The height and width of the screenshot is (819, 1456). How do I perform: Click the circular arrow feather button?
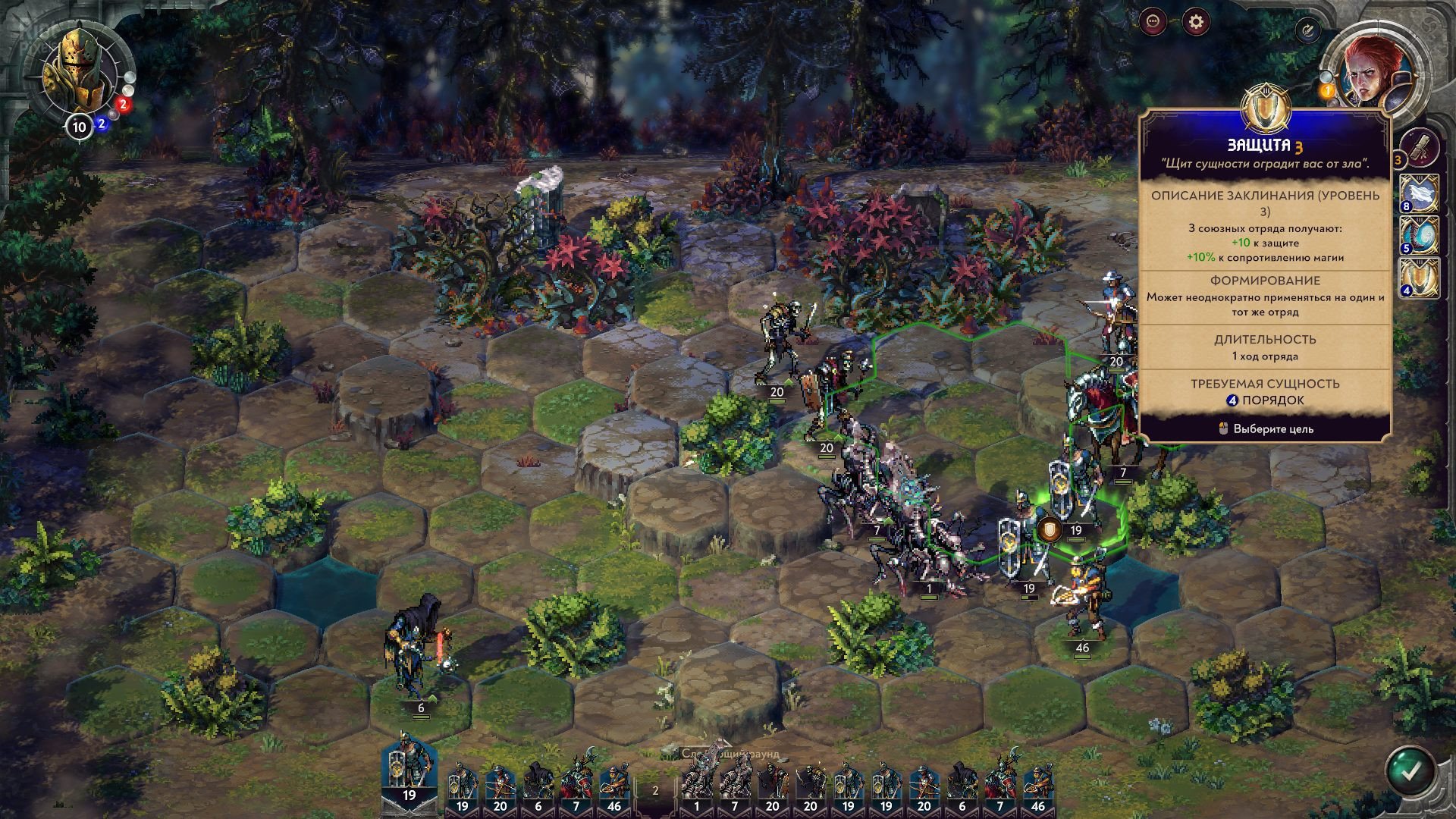click(x=1307, y=31)
